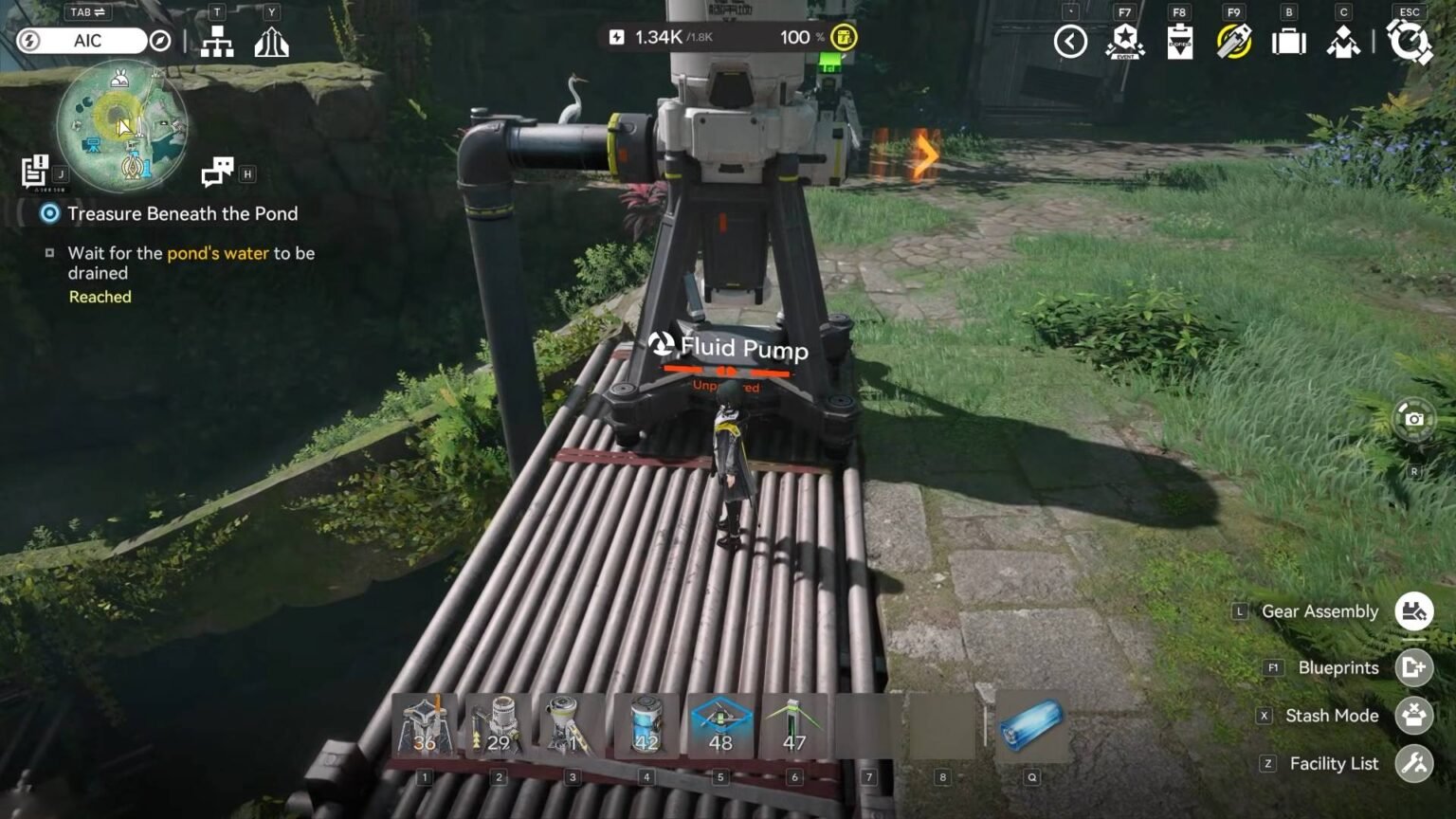Open the expedition clipboard icon (F8)
The width and height of the screenshot is (1456, 819).
tap(1180, 42)
